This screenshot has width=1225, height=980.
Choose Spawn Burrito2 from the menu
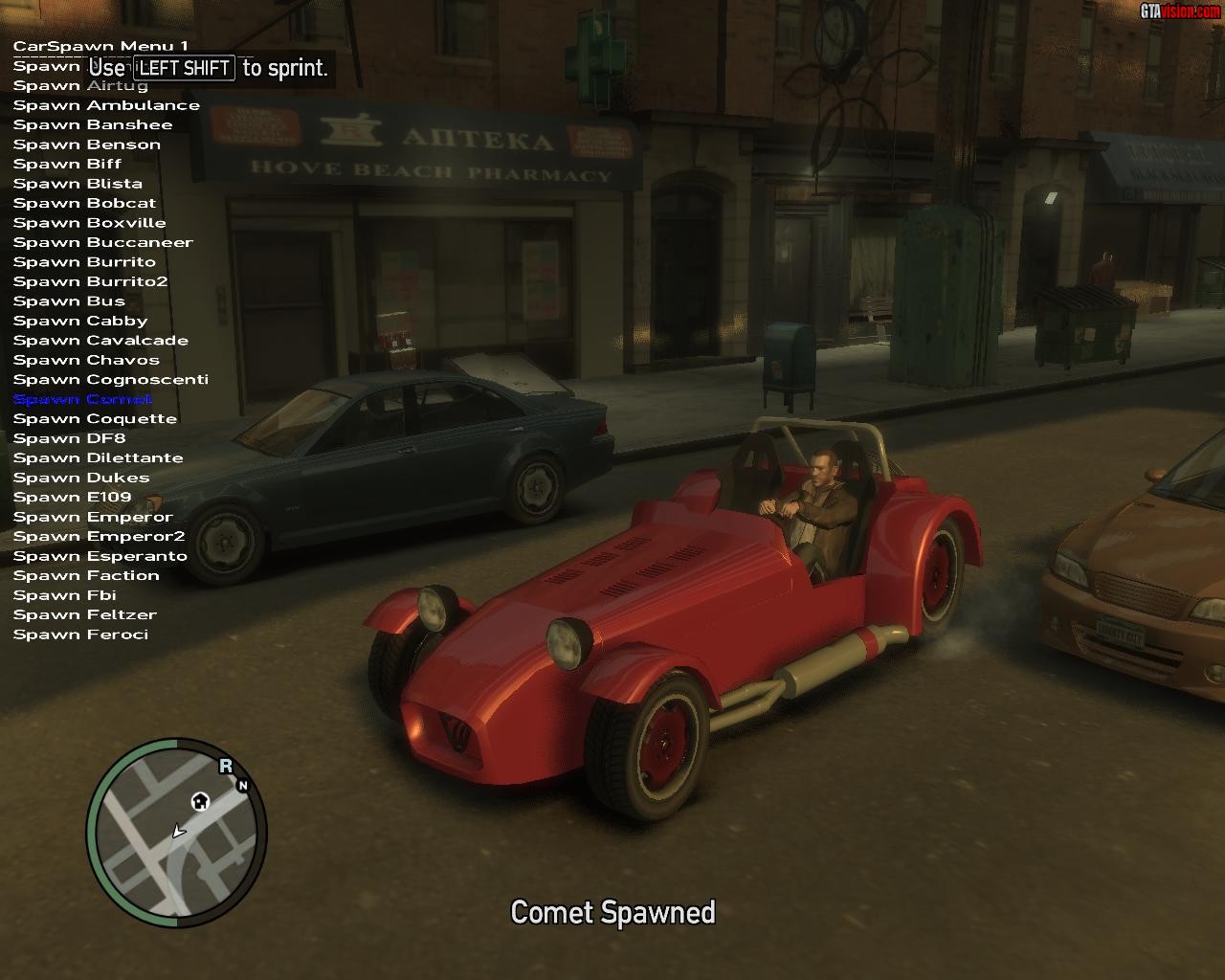click(90, 282)
